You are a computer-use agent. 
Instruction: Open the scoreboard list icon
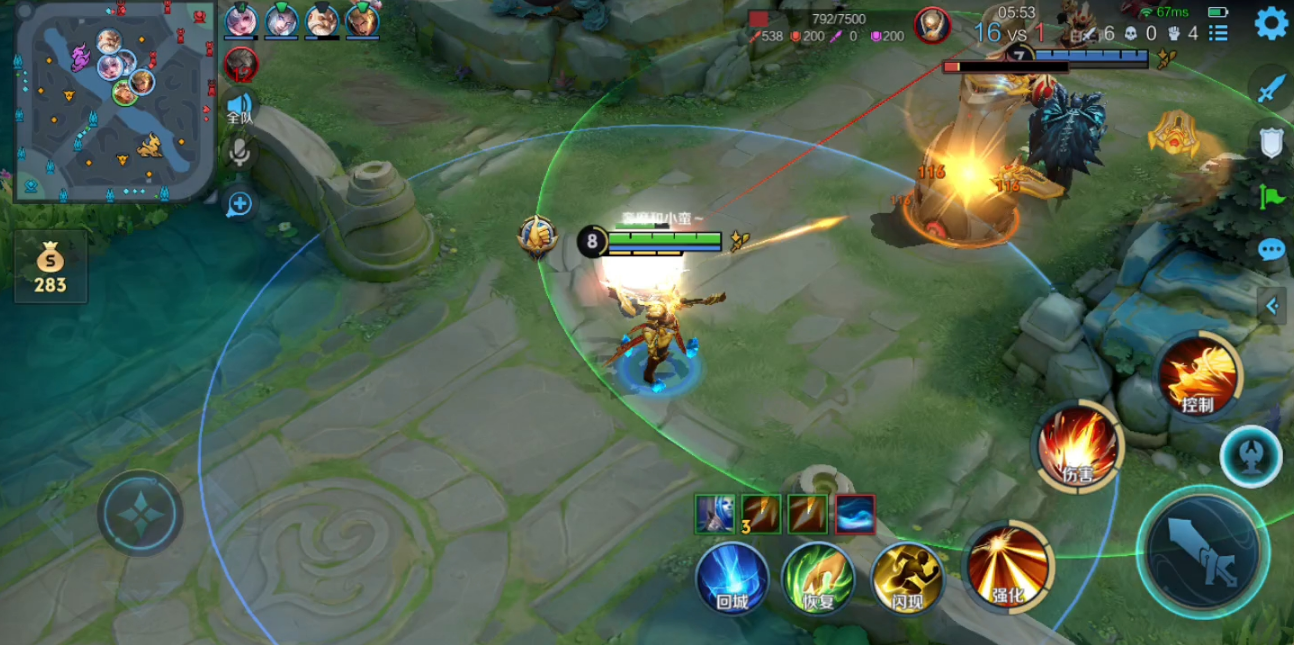[x=1218, y=33]
